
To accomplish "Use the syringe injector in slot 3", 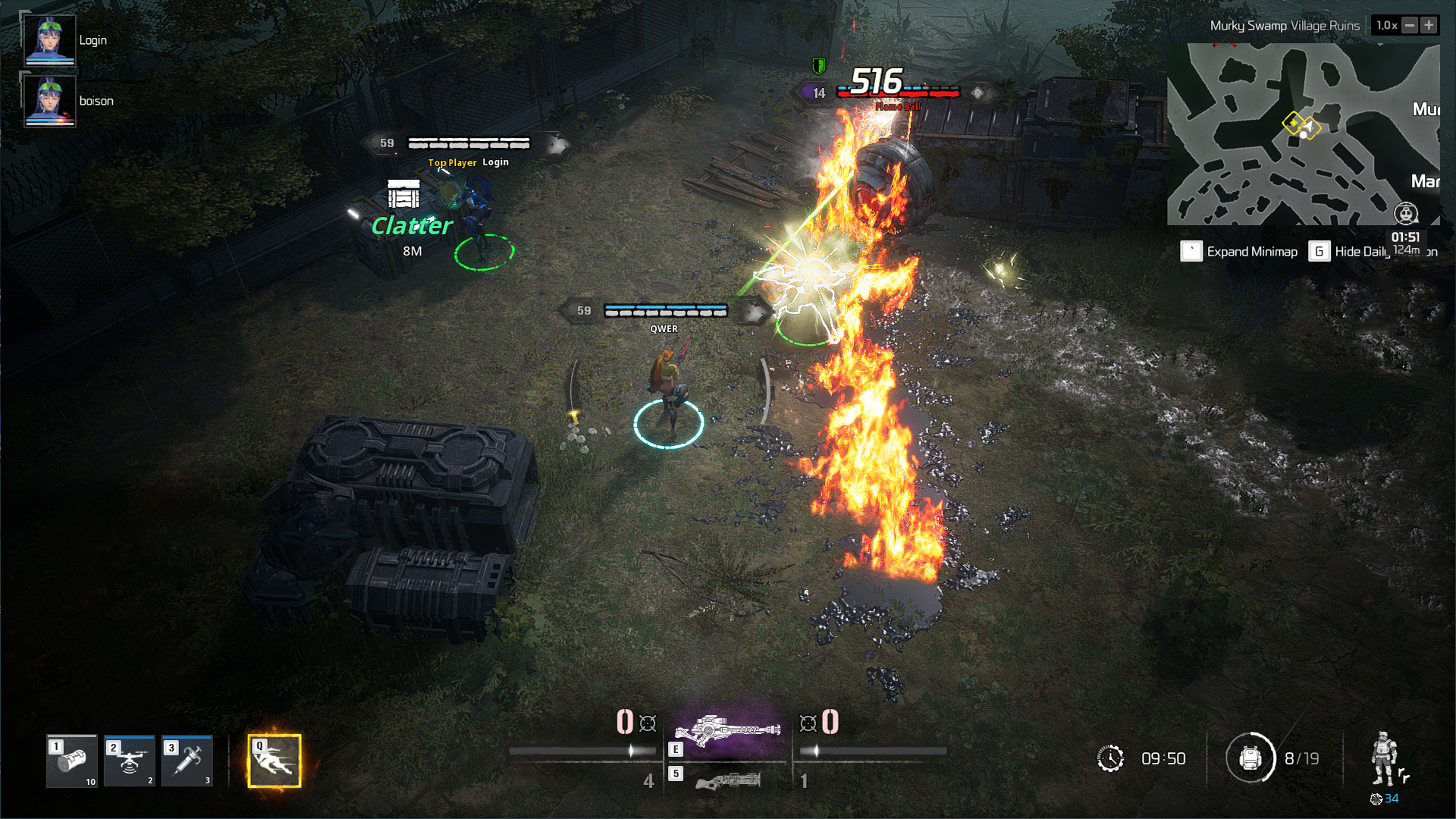I will point(187,761).
